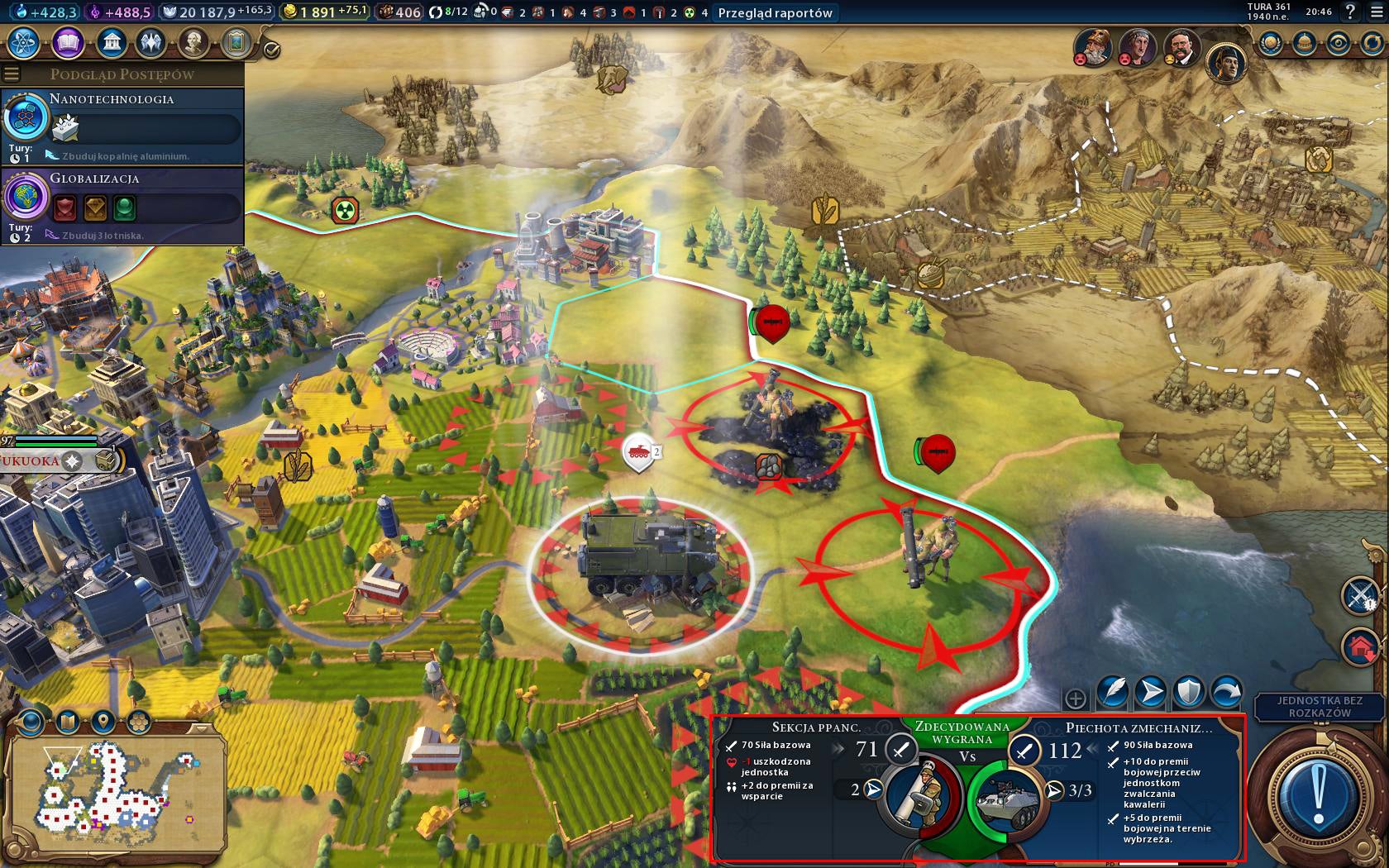Open map options above the minimap
Image resolution: width=1389 pixels, height=868 pixels.
click(66, 720)
